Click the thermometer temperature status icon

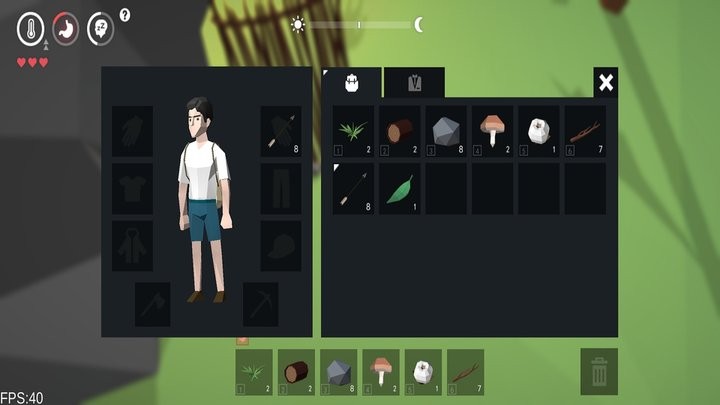coord(31,28)
